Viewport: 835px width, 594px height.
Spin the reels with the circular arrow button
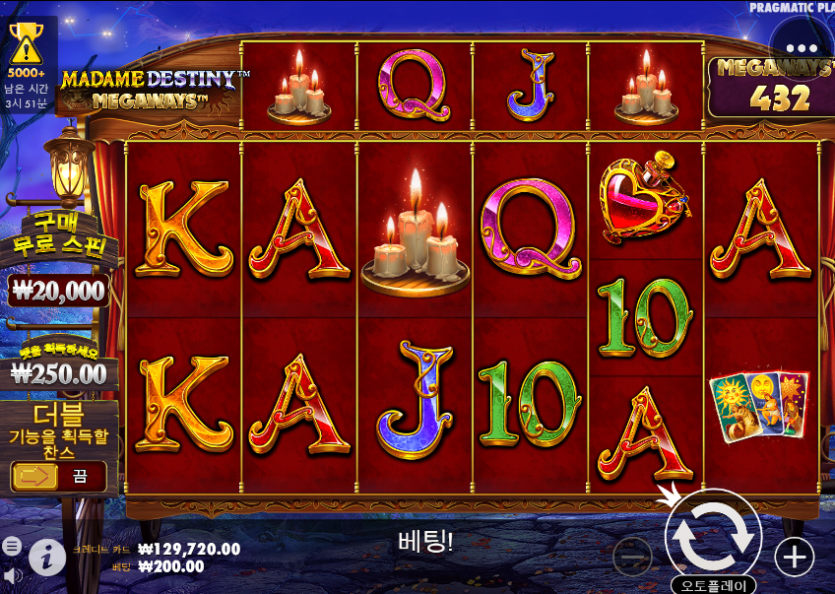tap(713, 537)
